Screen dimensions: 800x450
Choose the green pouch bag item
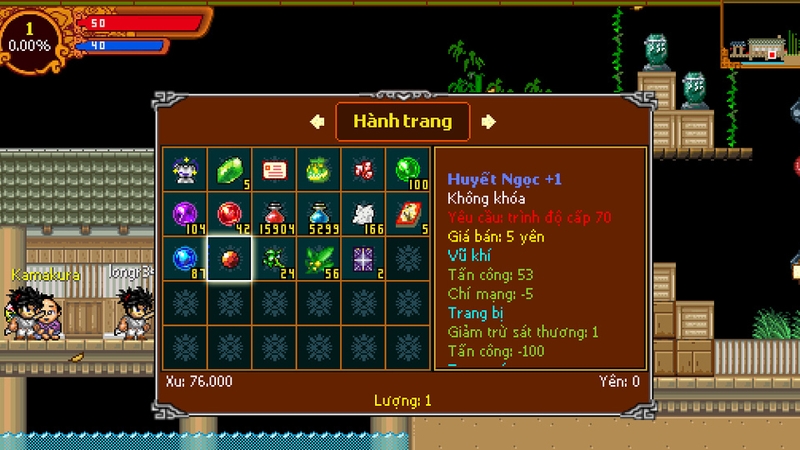[x=319, y=169]
